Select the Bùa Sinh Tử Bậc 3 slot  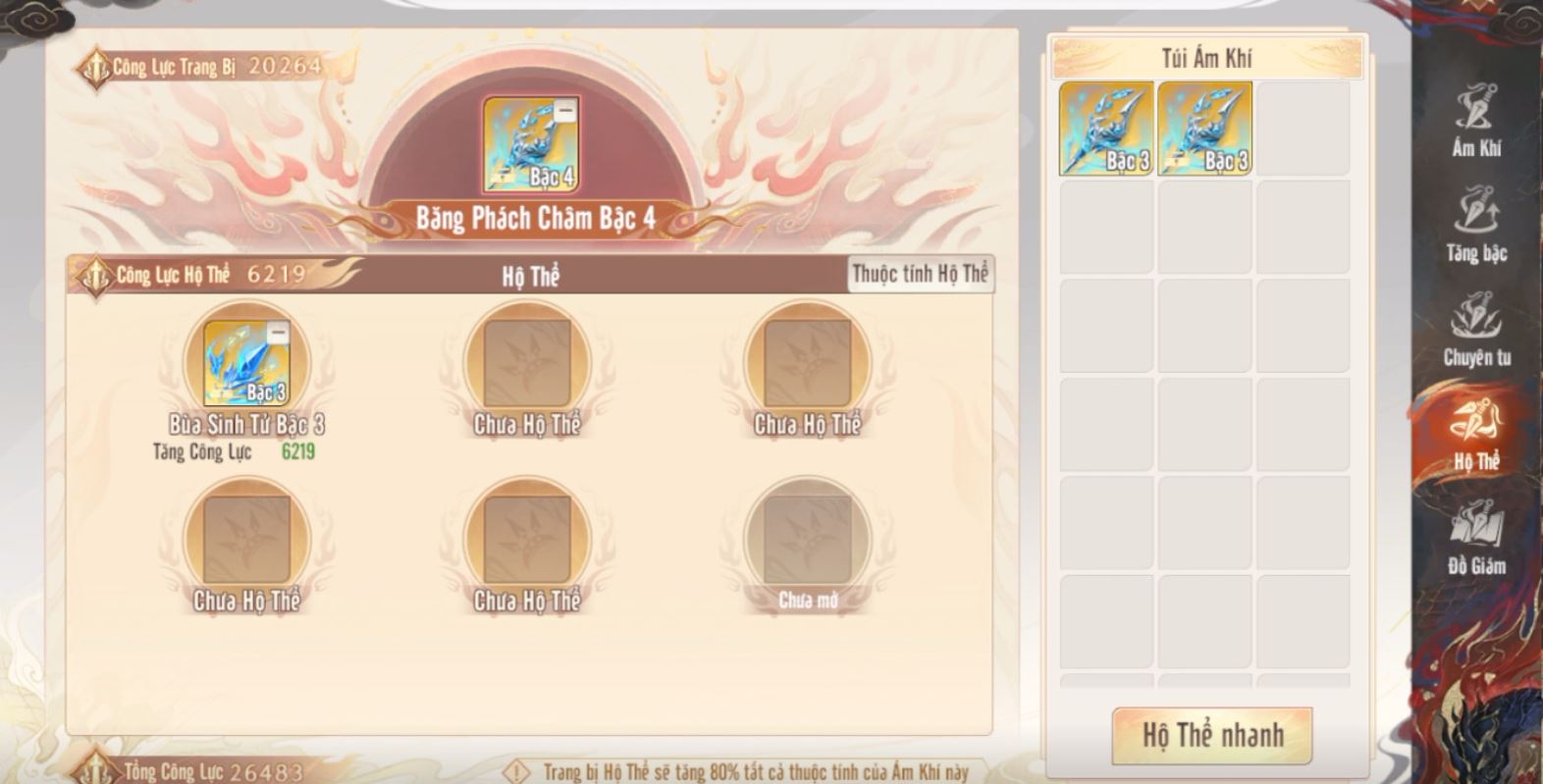point(245,363)
